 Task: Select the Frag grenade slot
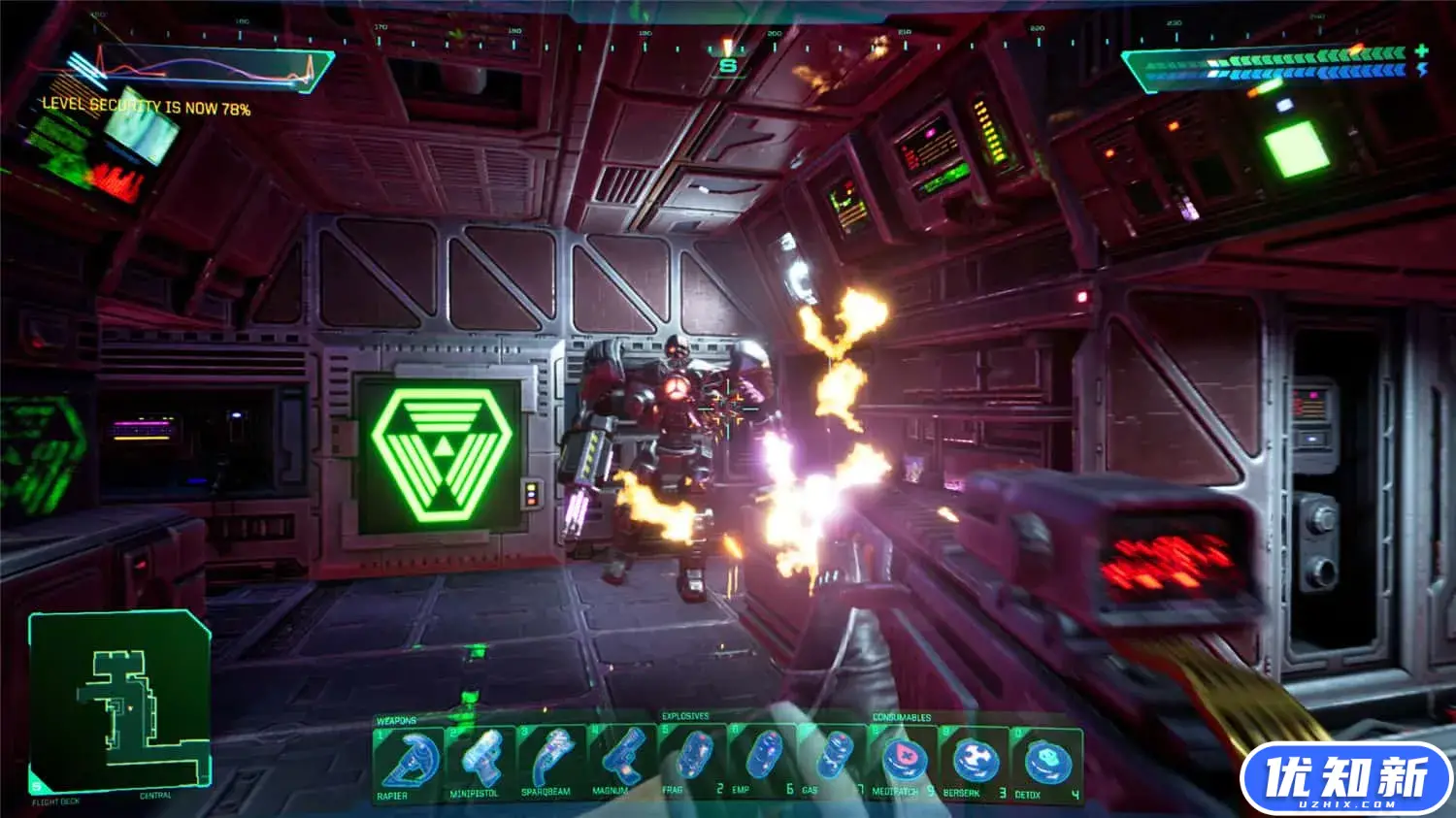(x=693, y=761)
